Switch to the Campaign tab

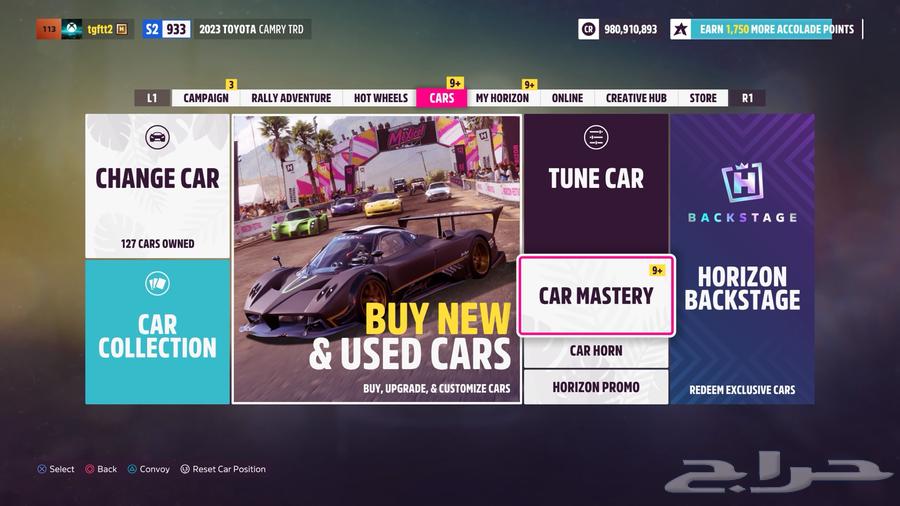(x=206, y=98)
